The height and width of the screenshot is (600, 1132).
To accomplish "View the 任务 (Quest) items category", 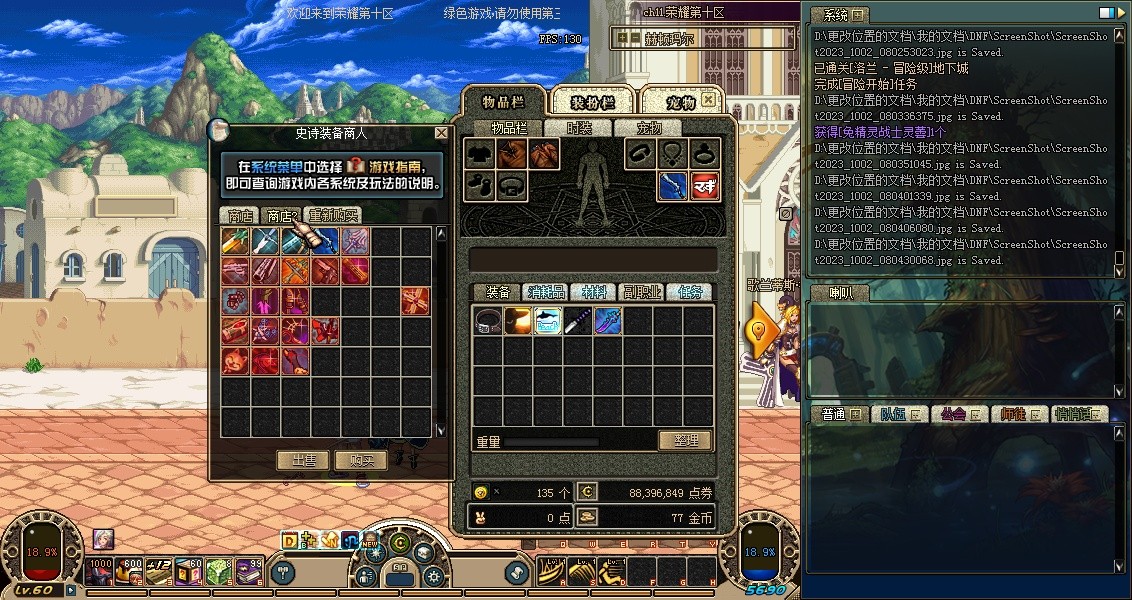I will [x=690, y=292].
